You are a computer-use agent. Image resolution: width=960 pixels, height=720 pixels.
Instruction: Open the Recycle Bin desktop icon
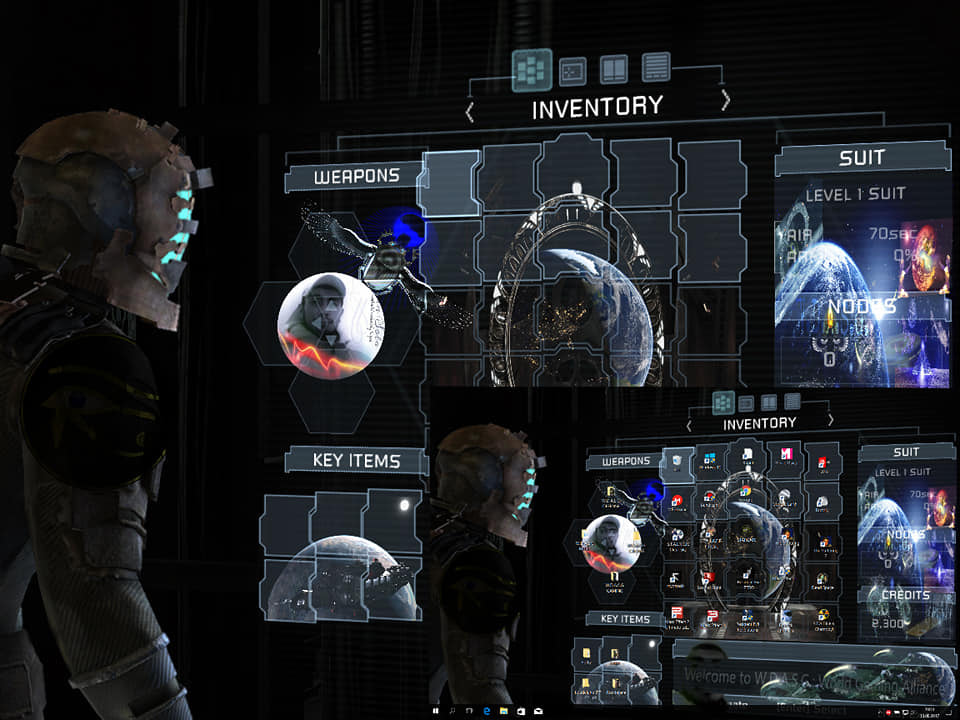(x=679, y=462)
